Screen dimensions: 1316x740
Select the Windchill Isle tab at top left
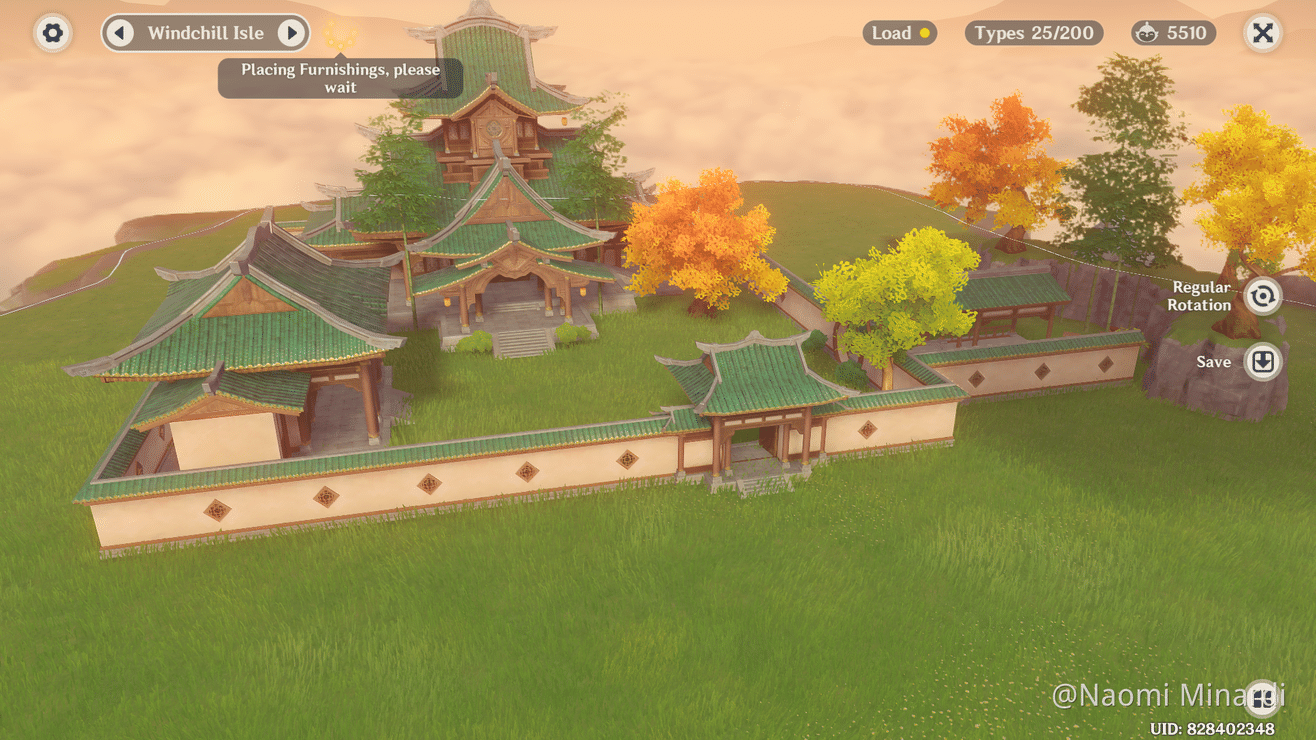(x=205, y=33)
